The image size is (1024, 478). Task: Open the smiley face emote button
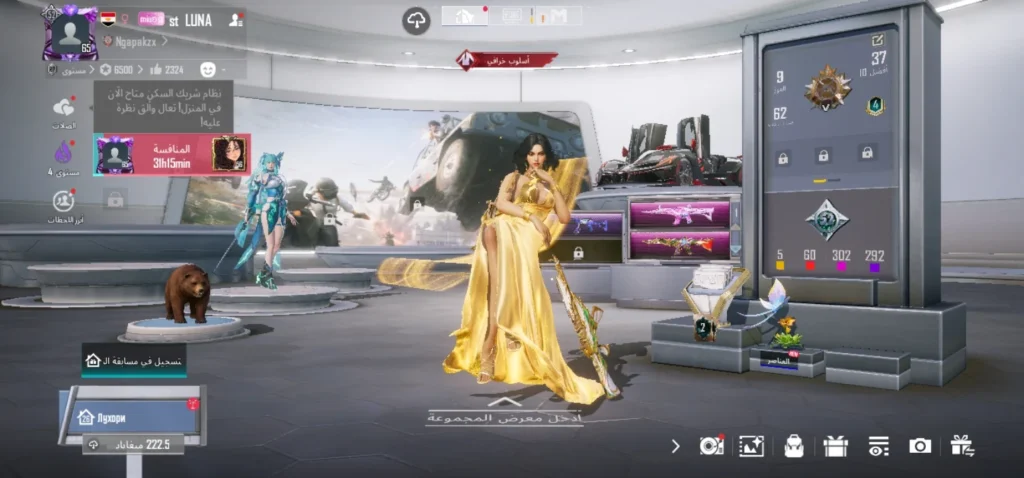(x=208, y=69)
